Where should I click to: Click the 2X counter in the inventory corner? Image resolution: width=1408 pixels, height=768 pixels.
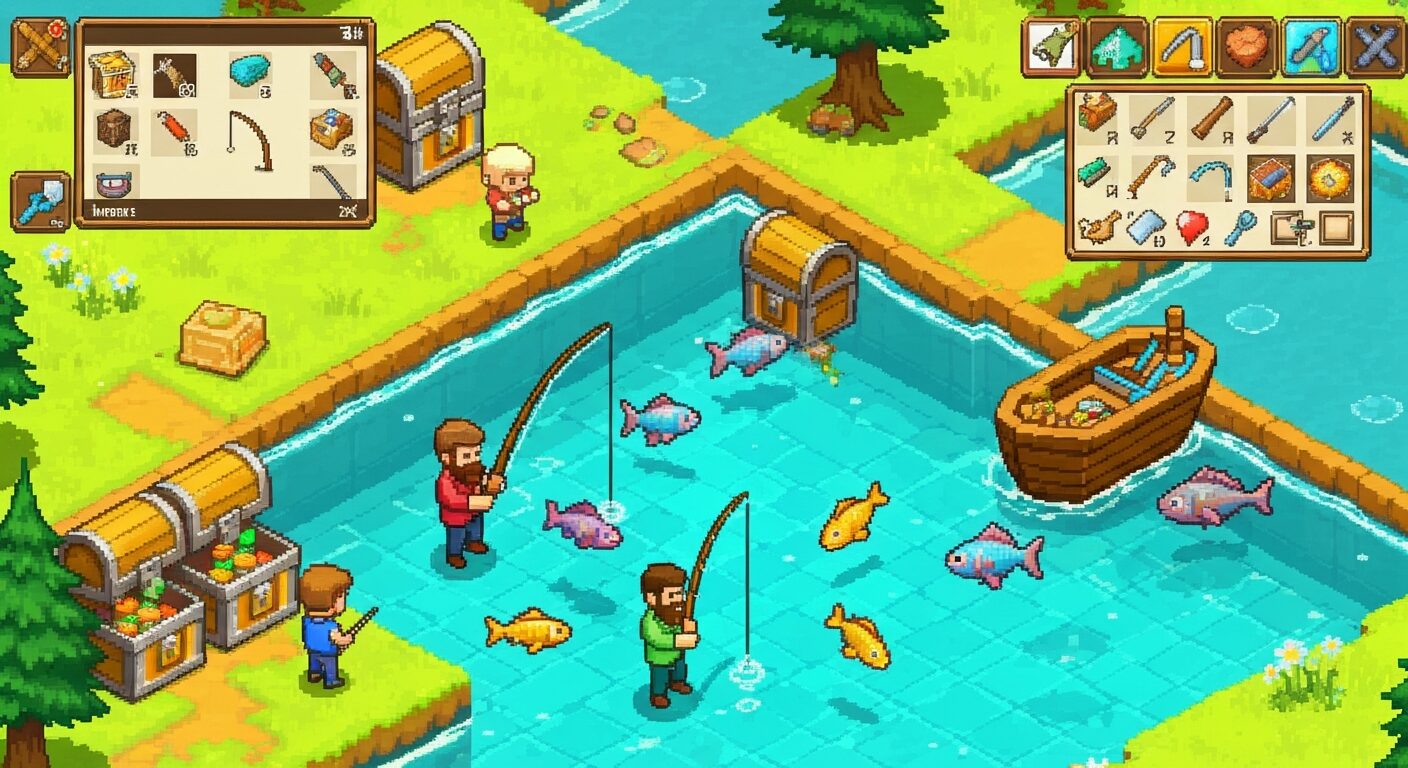pos(349,210)
